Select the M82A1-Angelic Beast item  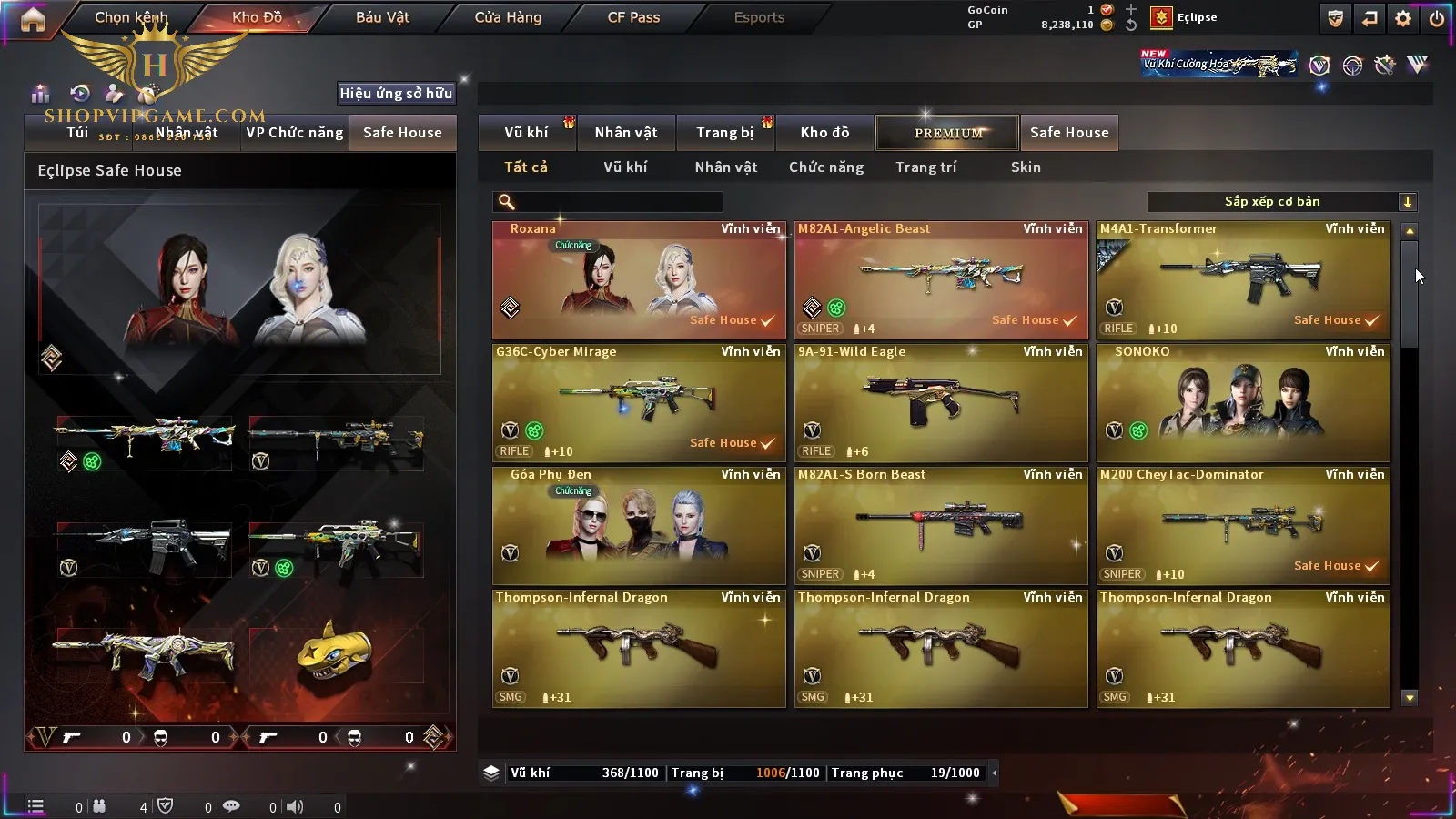tap(940, 280)
